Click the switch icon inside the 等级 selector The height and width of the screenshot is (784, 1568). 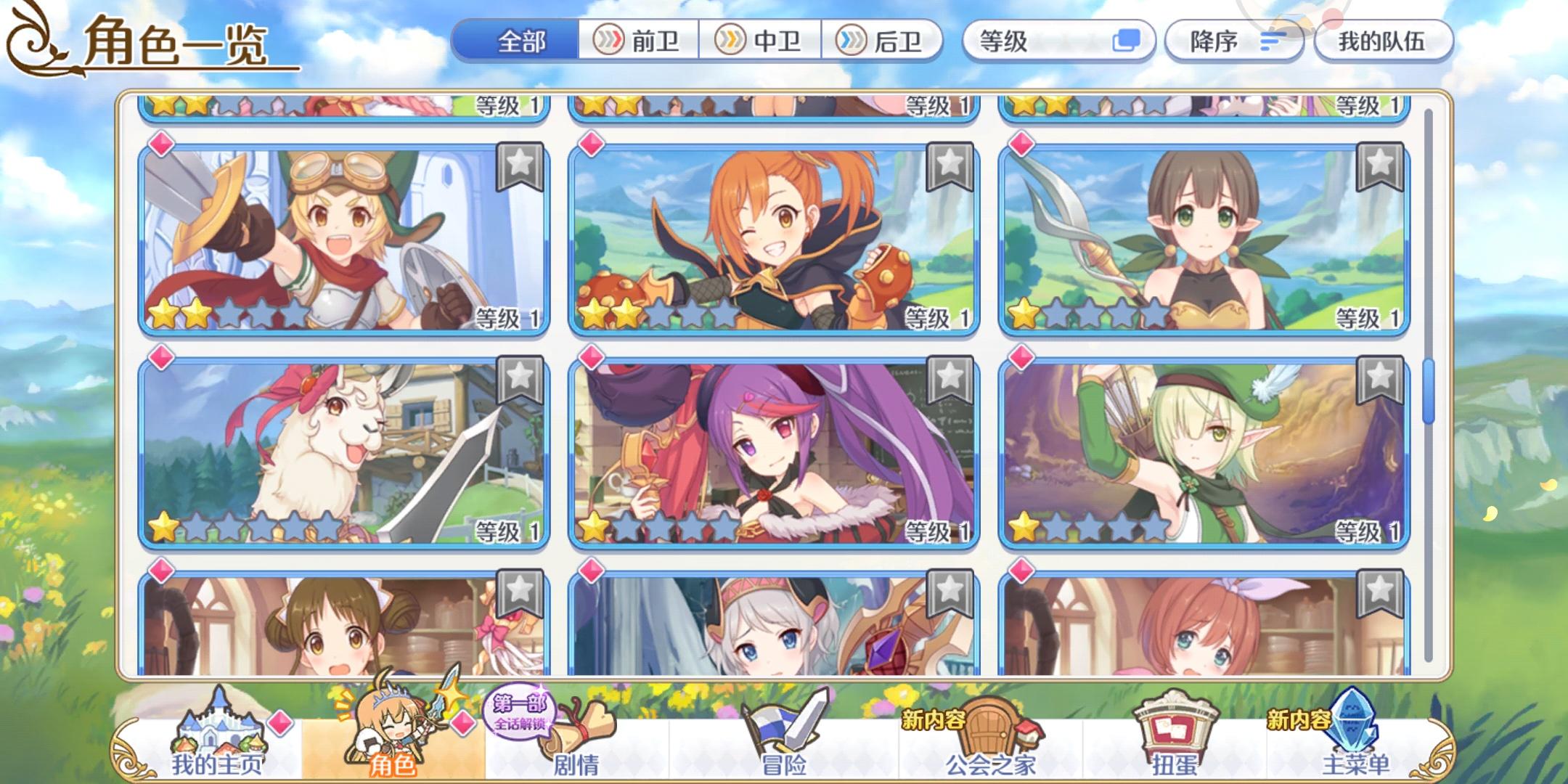pyautogui.click(x=1127, y=41)
